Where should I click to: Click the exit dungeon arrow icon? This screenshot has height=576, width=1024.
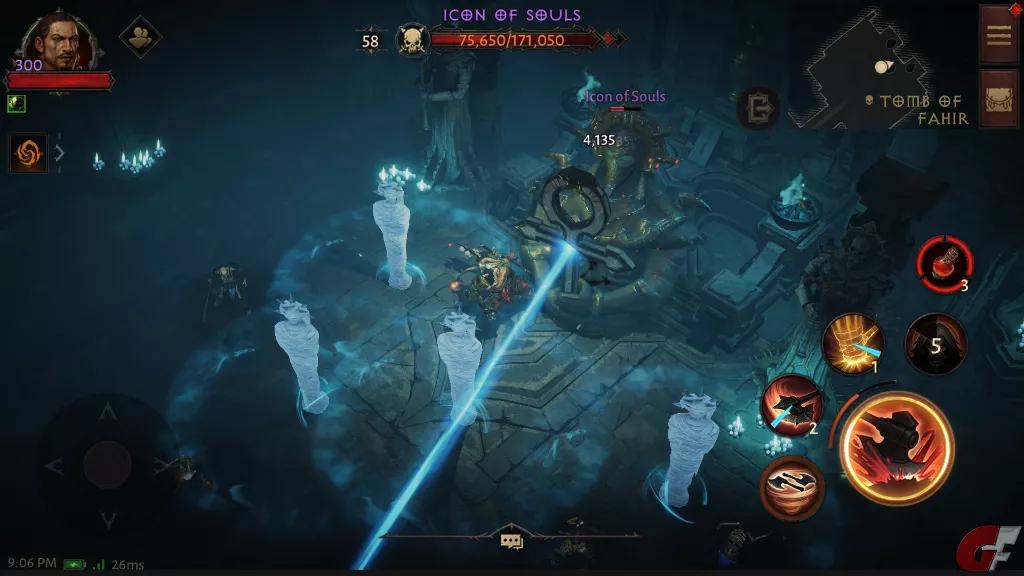[x=757, y=108]
